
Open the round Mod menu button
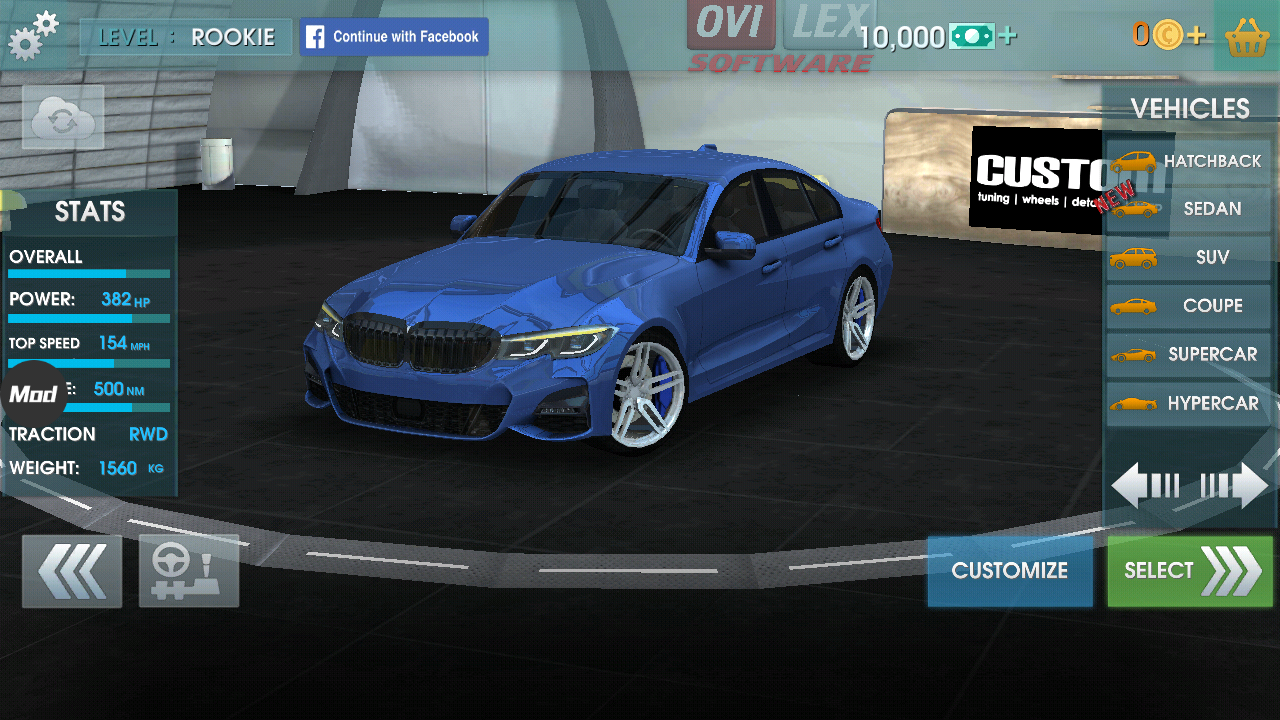click(34, 394)
